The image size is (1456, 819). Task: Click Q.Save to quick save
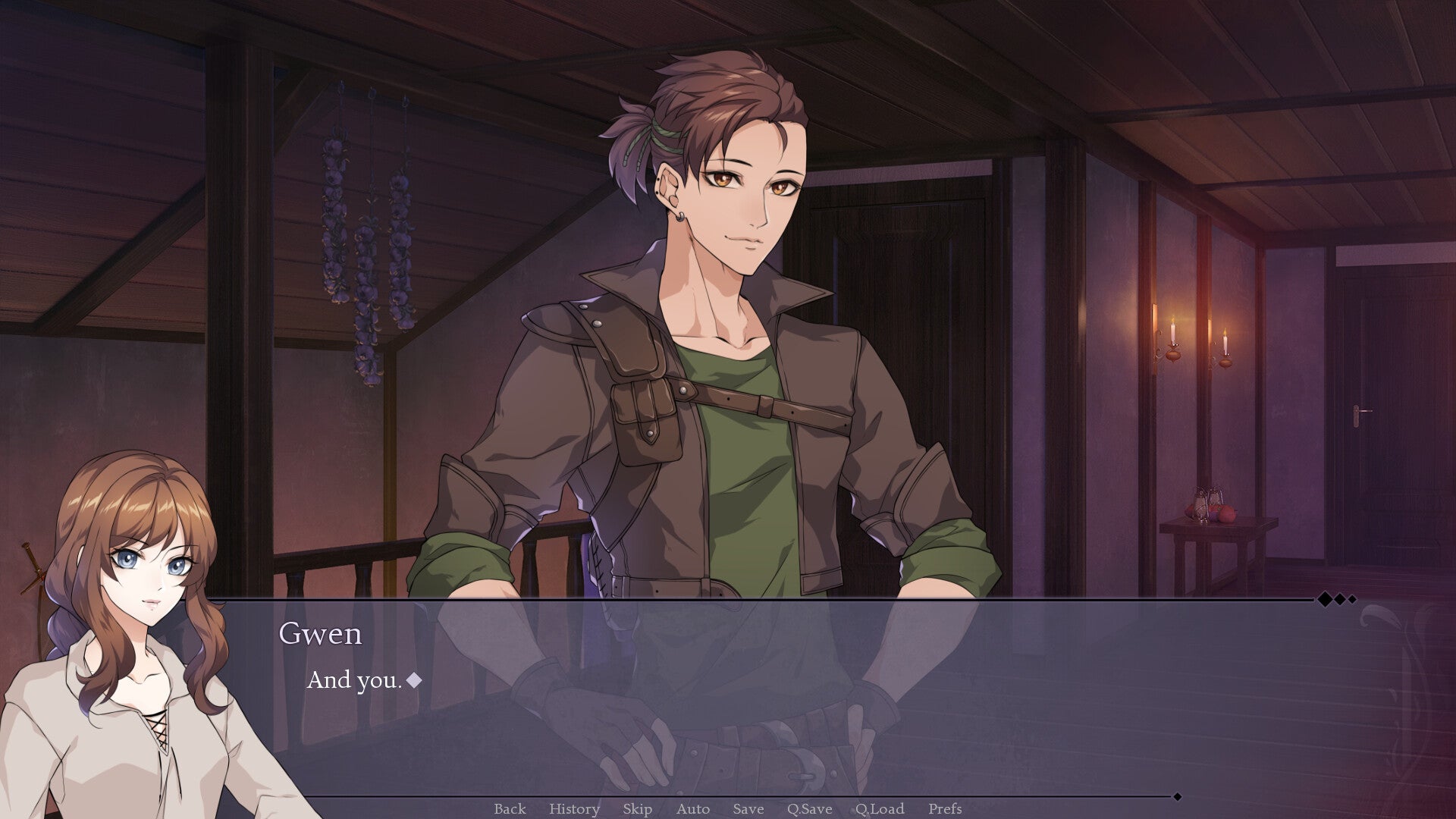coord(809,809)
